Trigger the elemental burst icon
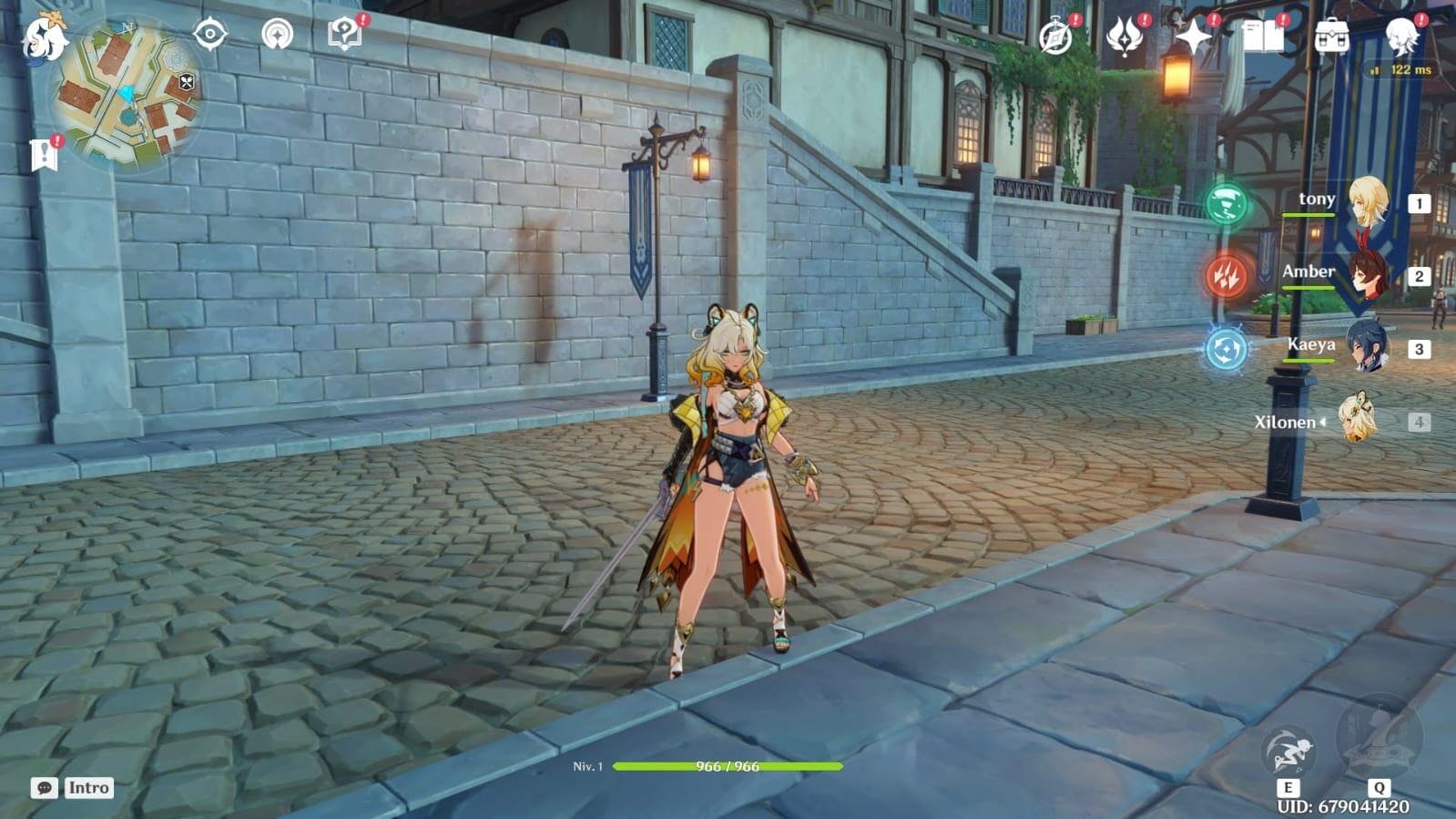This screenshot has height=819, width=1456. tap(1378, 740)
